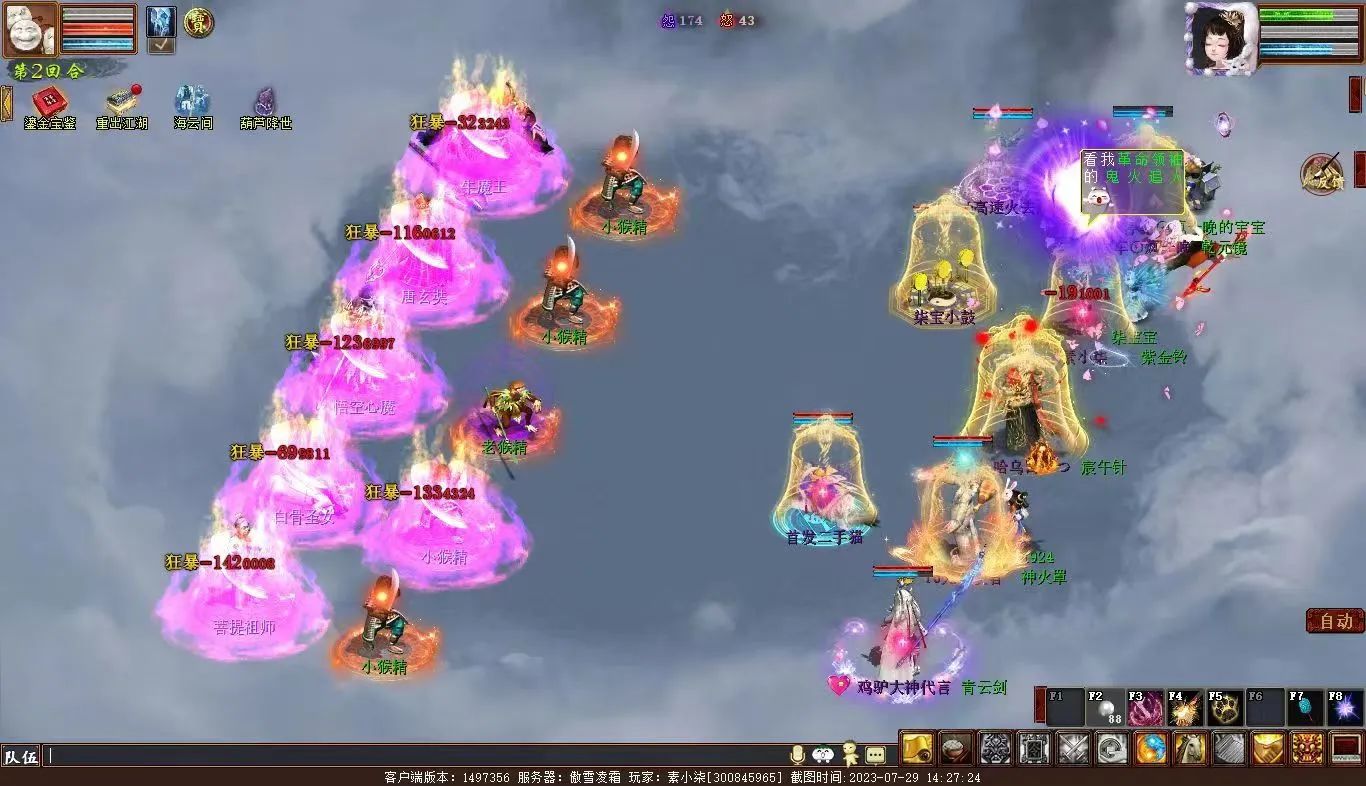The width and height of the screenshot is (1366, 786).
Task: Open the blue-orange yin-yang menu button
Action: pyautogui.click(x=1150, y=748)
